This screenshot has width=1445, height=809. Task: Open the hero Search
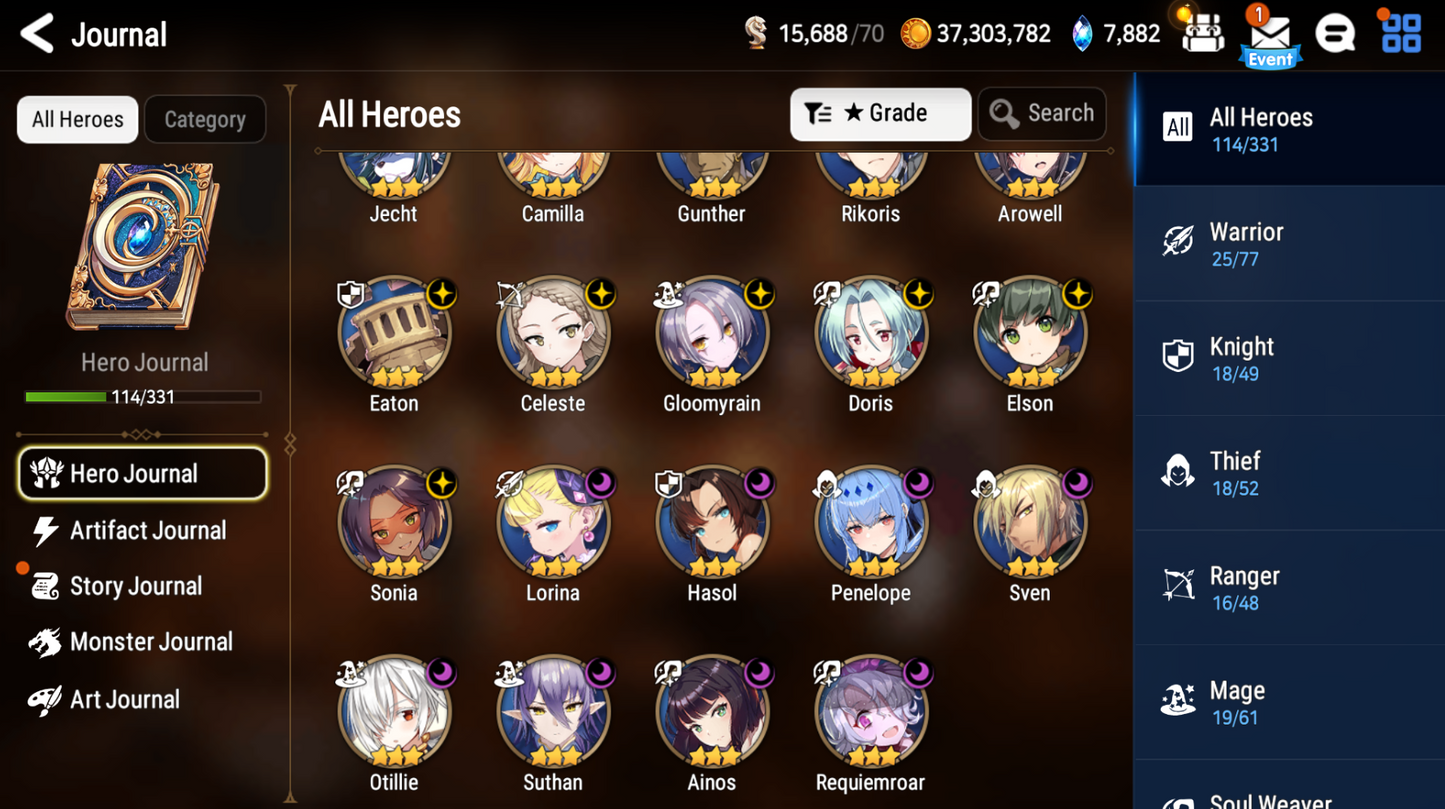pyautogui.click(x=1042, y=113)
